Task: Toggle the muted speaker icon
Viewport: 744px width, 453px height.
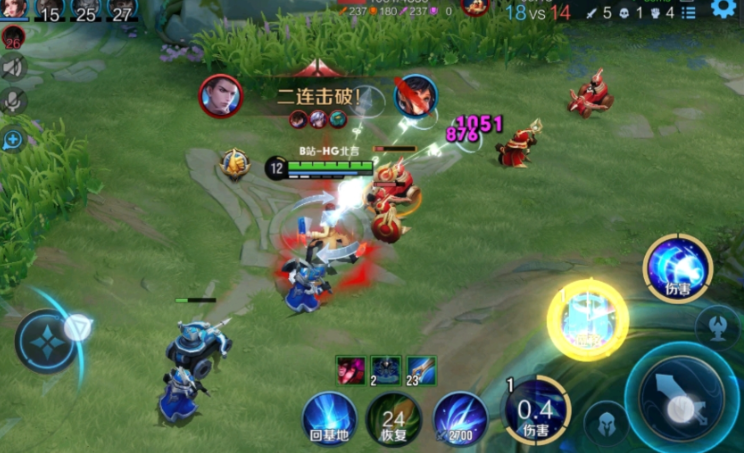Action: (13, 68)
